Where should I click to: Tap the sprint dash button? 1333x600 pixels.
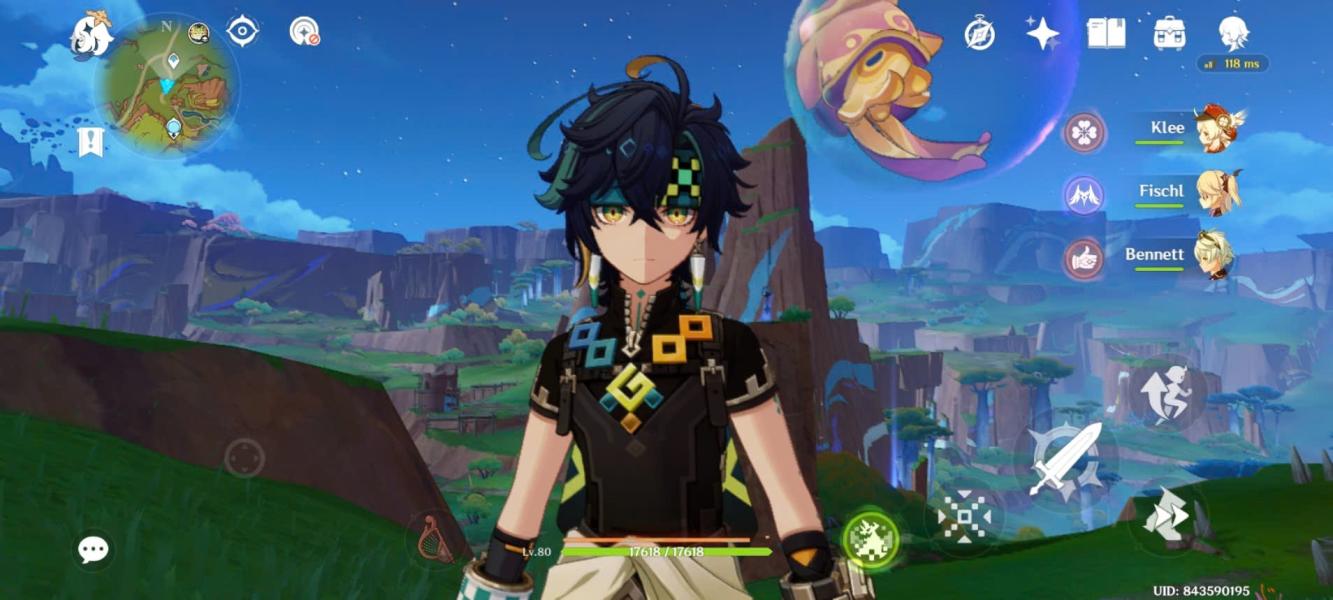coord(1167,517)
